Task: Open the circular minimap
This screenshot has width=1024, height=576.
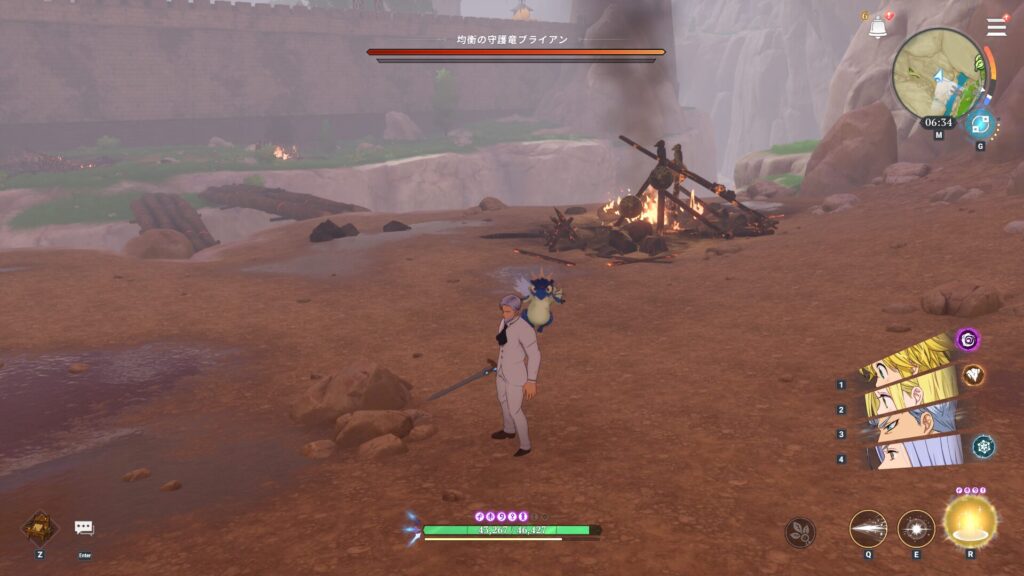Action: click(938, 73)
